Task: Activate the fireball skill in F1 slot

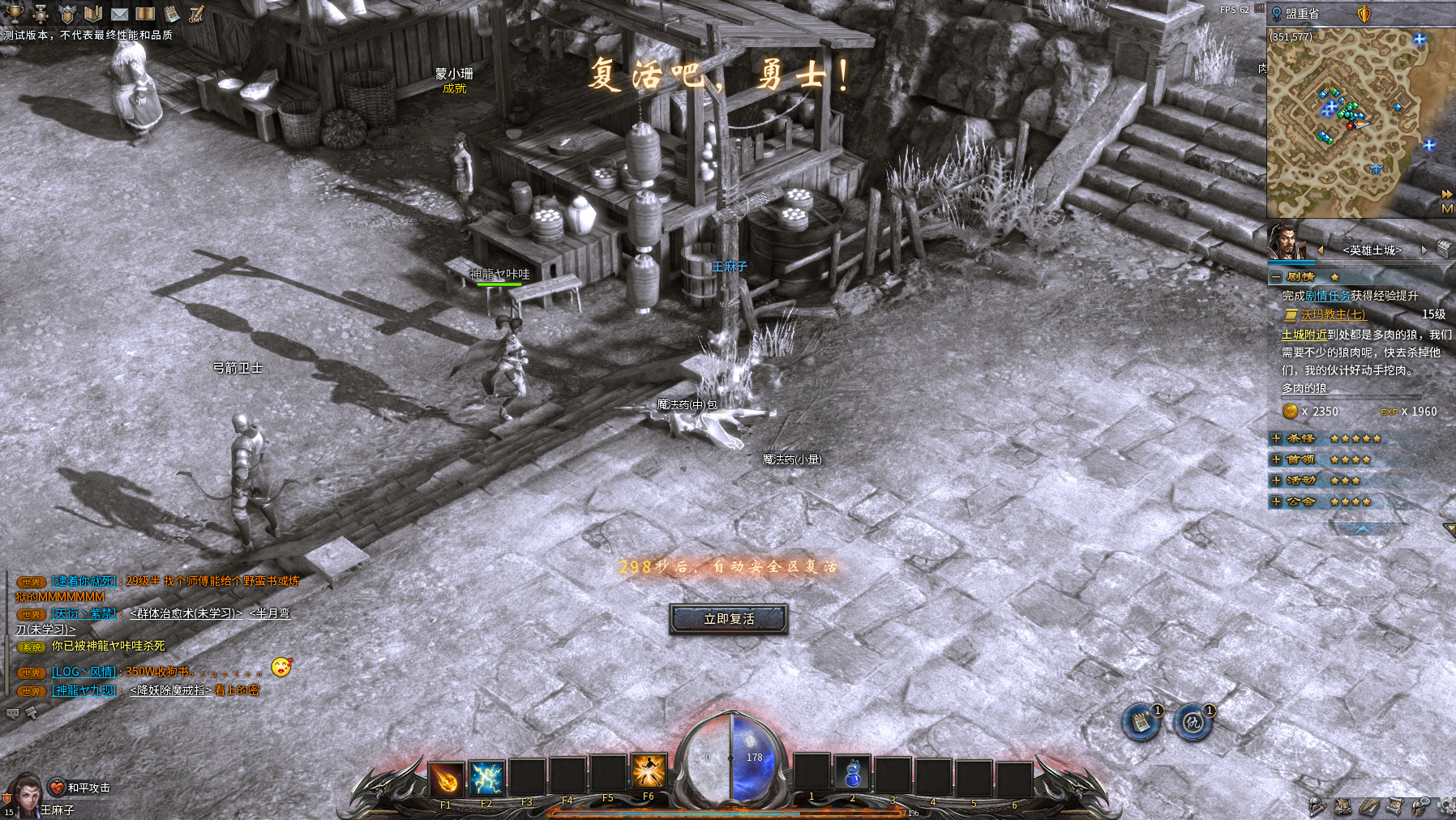Action: point(446,779)
